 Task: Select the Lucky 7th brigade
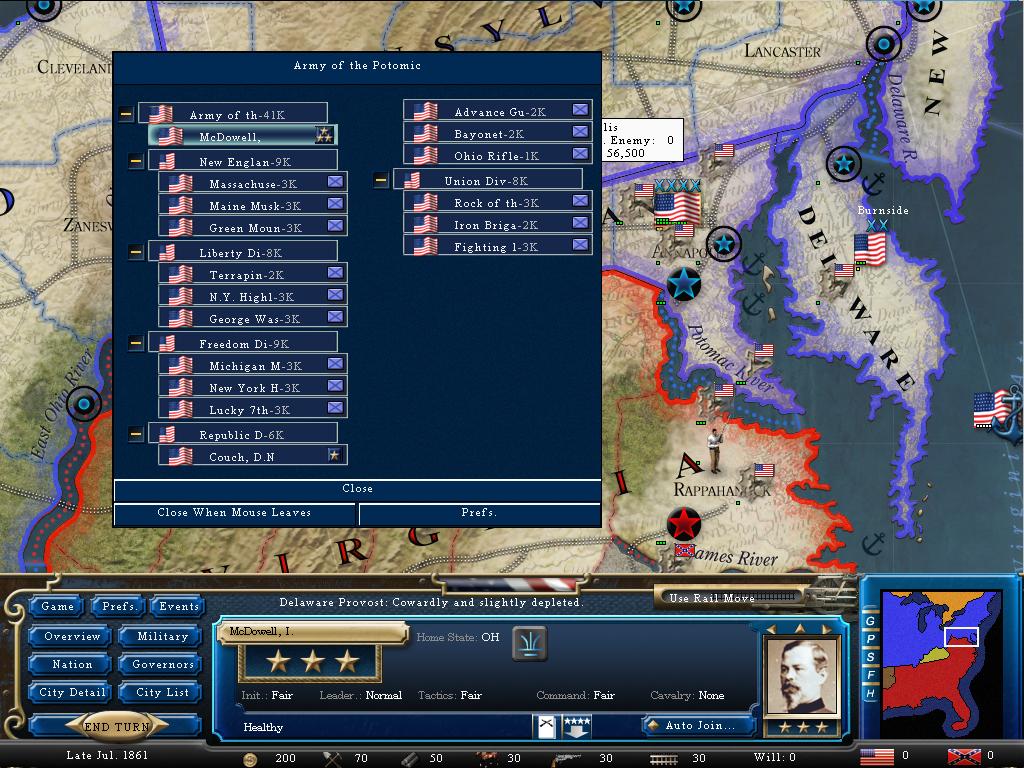(252, 410)
